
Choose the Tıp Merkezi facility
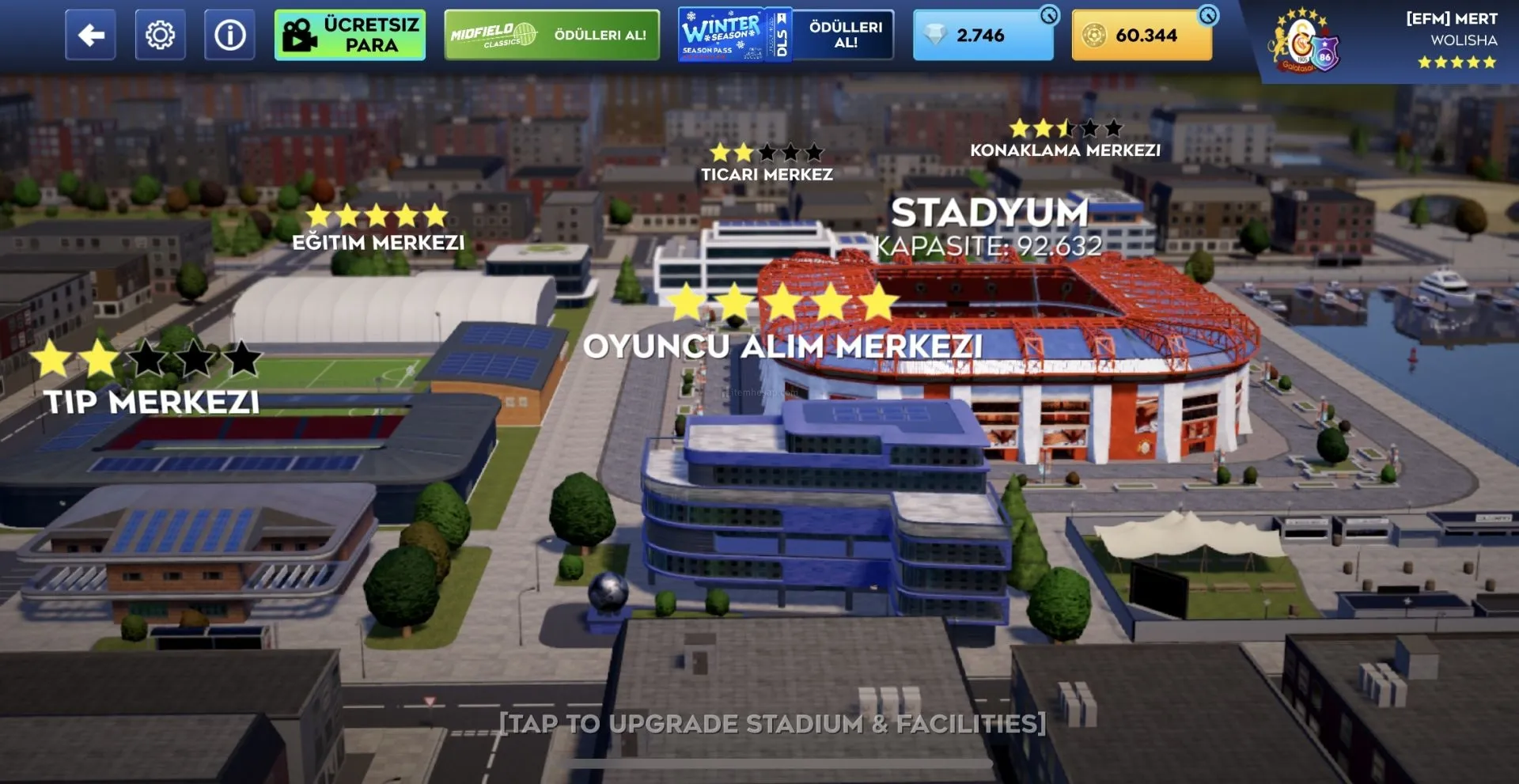click(151, 401)
